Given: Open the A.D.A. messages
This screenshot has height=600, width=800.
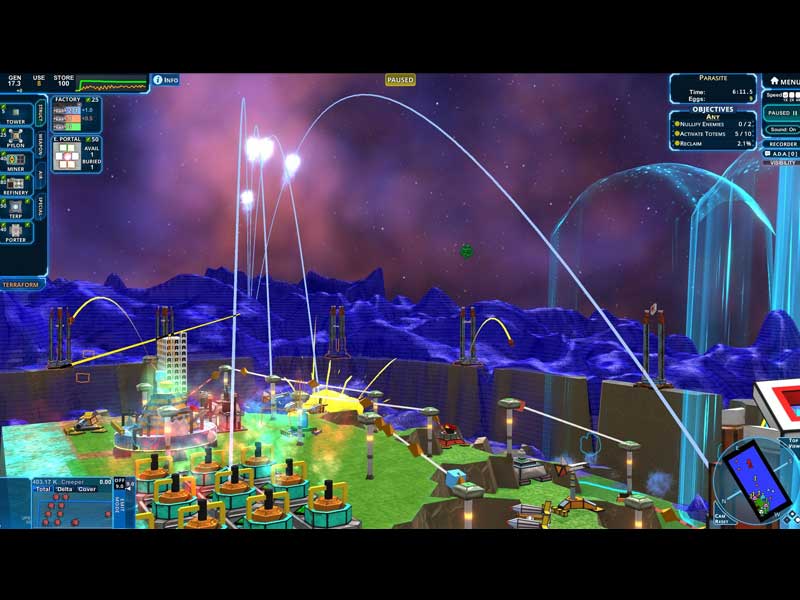Looking at the screenshot, I should coord(783,153).
